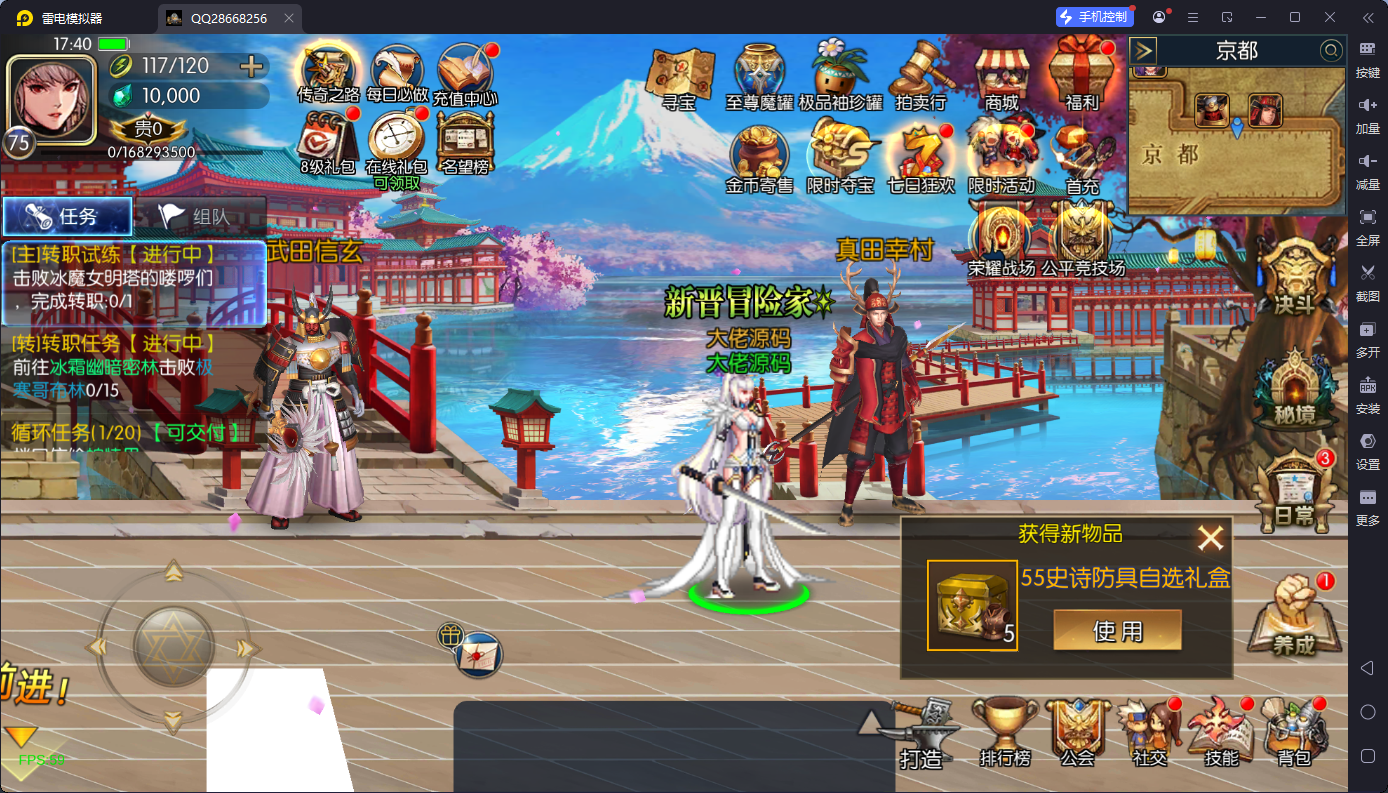Open the auction house (拍卖行) icon
The image size is (1388, 793).
pos(920,74)
